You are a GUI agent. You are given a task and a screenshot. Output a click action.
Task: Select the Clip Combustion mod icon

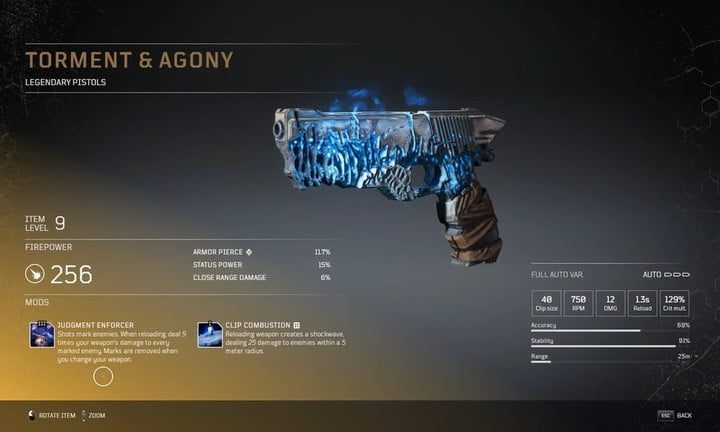tap(209, 334)
